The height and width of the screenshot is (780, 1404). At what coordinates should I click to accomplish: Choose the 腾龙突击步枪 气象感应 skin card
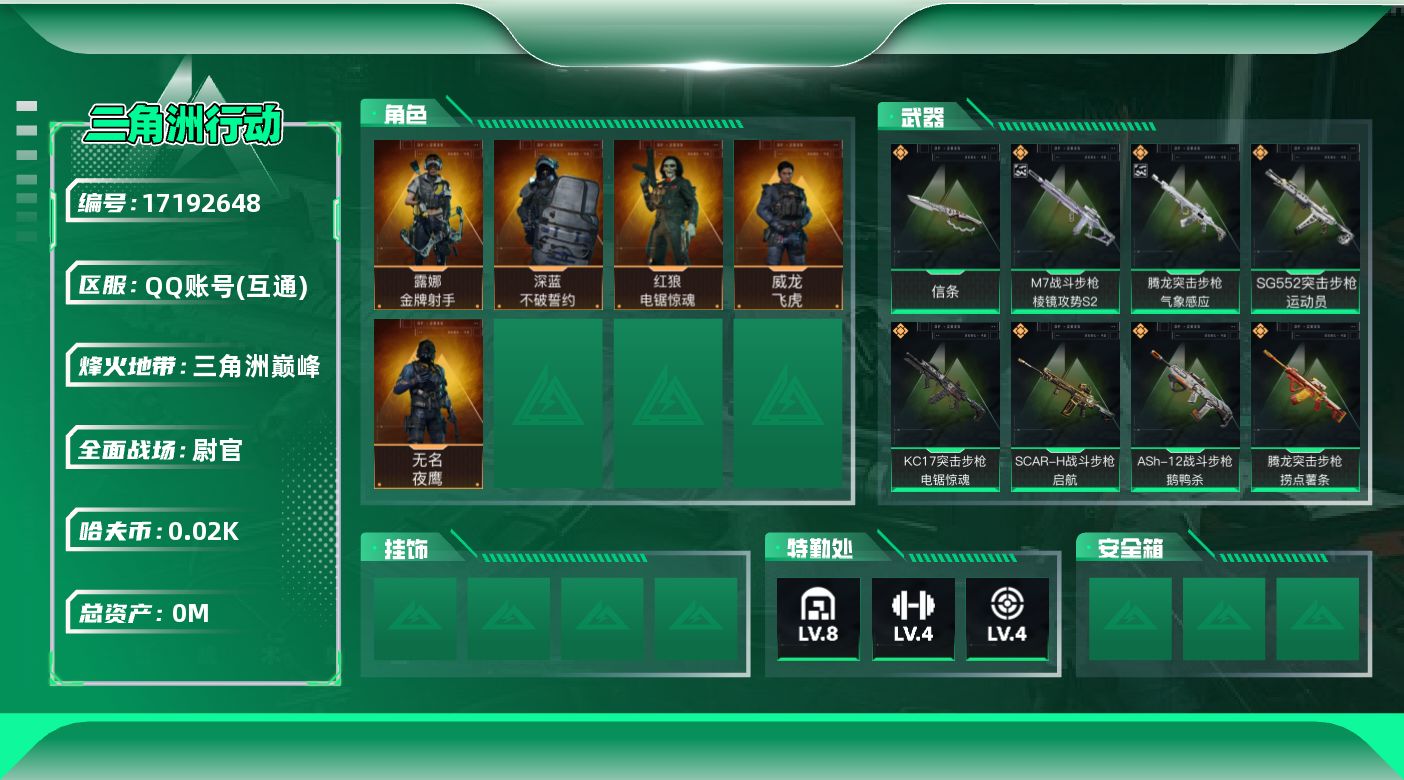1185,227
